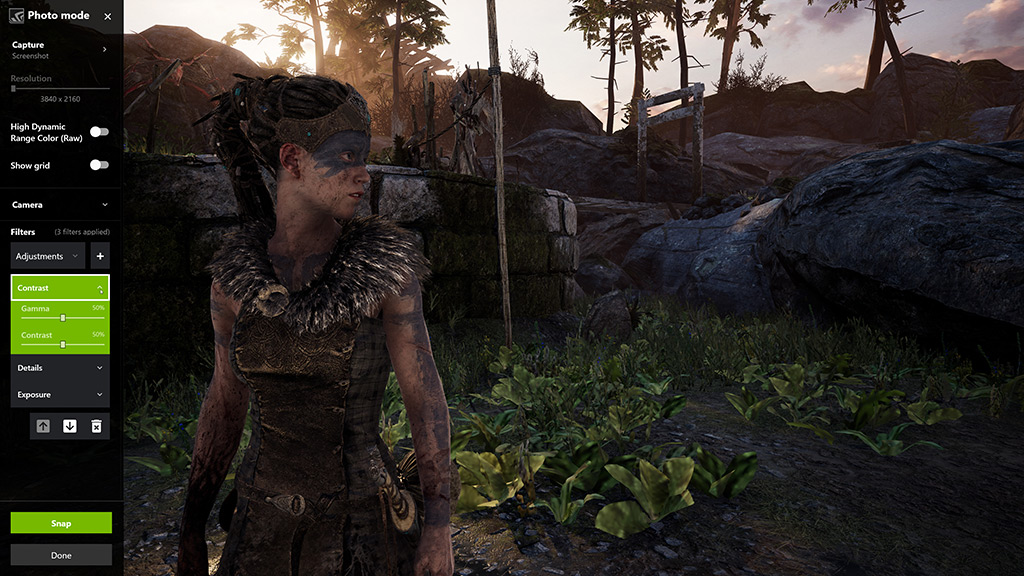Turn on Show grid toggle
This screenshot has height=576, width=1024.
99,165
